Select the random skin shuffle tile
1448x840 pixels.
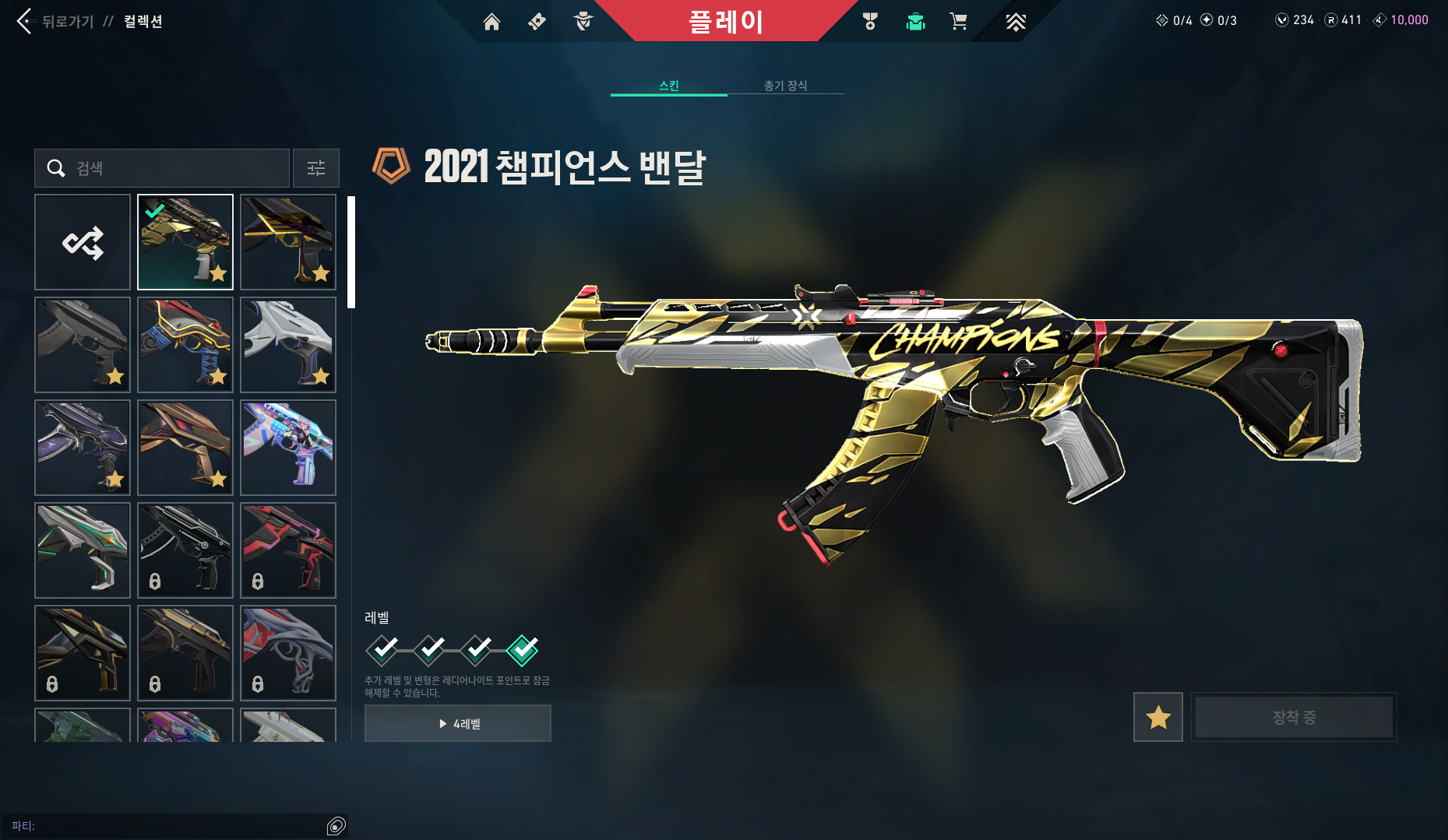(82, 241)
